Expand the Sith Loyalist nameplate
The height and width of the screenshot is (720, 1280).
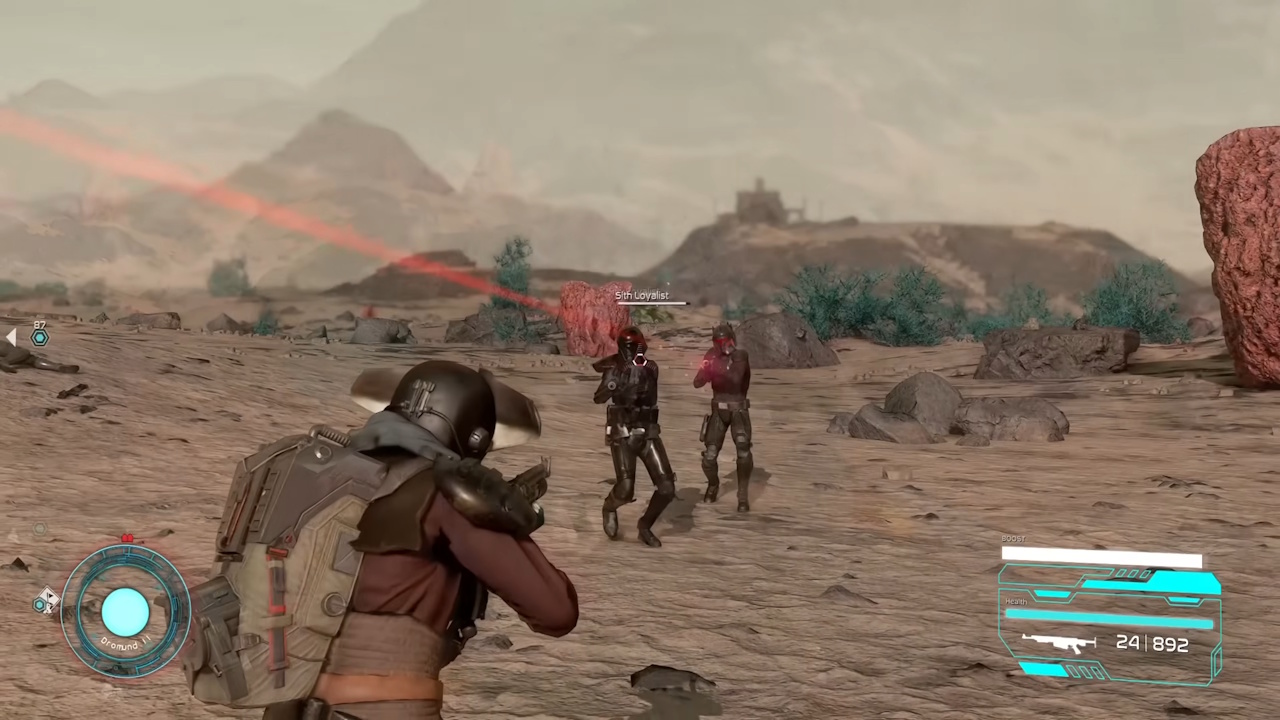tap(640, 295)
